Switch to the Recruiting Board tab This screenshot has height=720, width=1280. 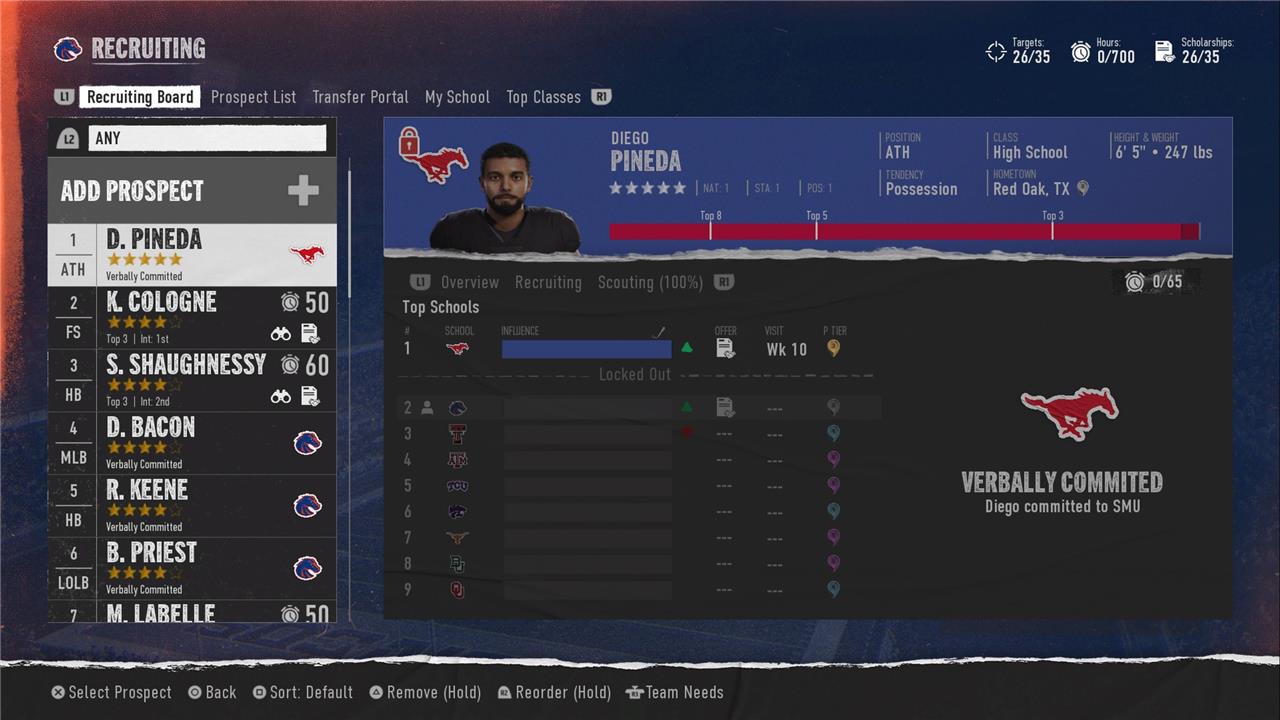(140, 97)
